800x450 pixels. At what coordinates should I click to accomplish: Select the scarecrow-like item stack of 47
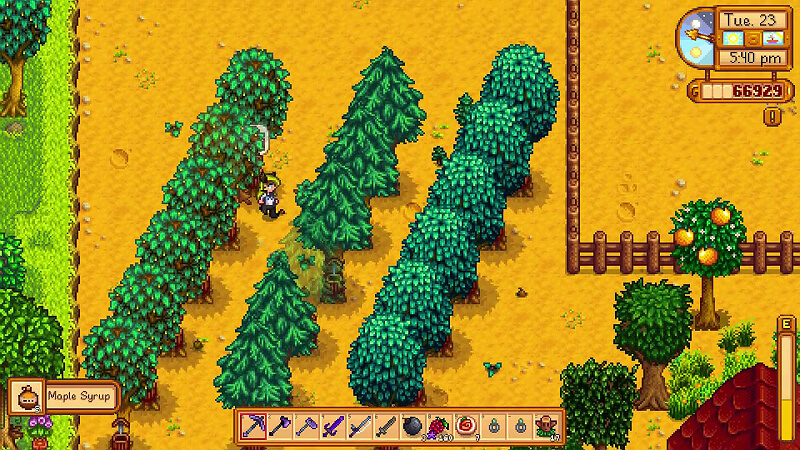546,426
